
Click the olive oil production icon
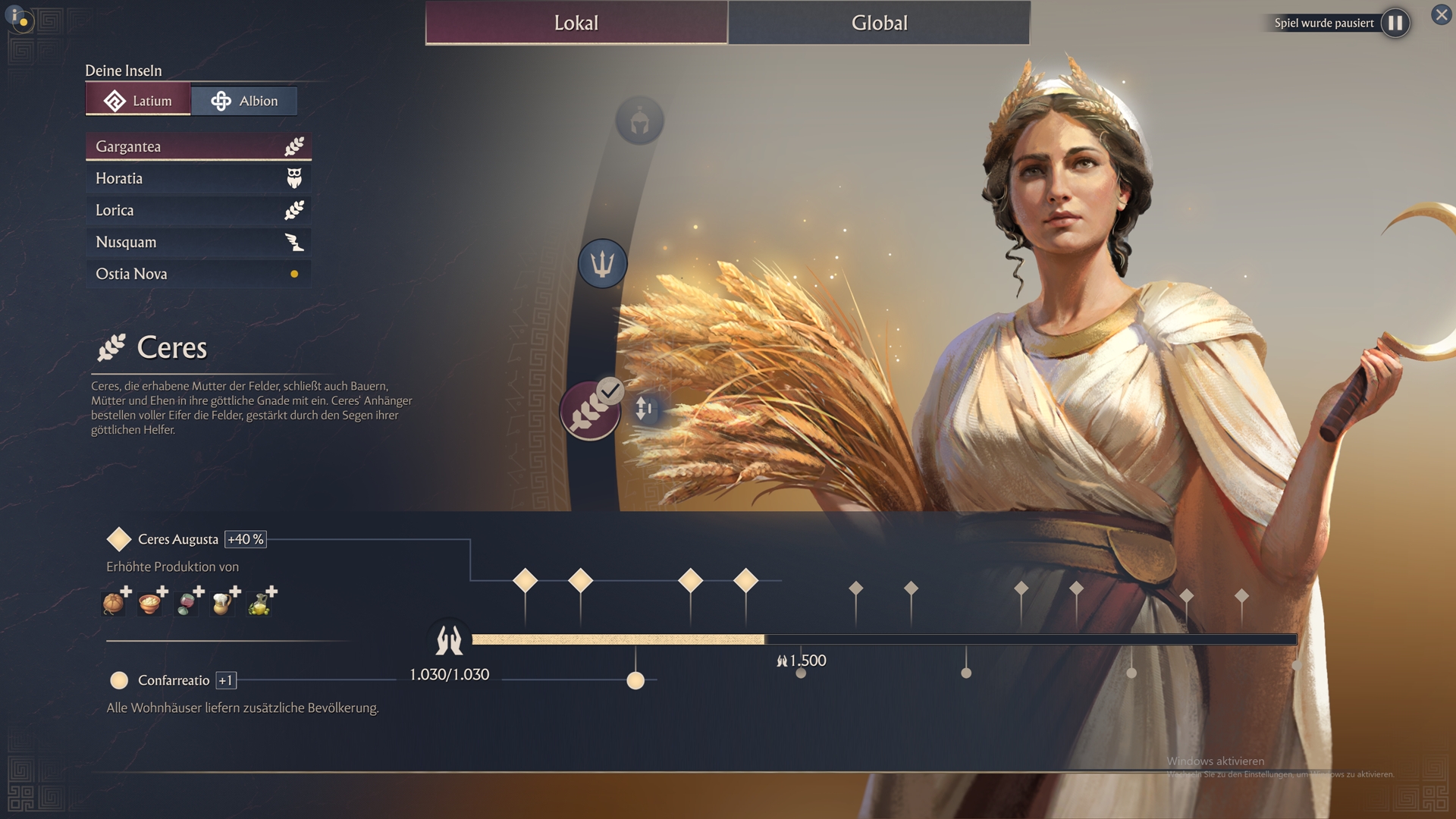click(260, 602)
